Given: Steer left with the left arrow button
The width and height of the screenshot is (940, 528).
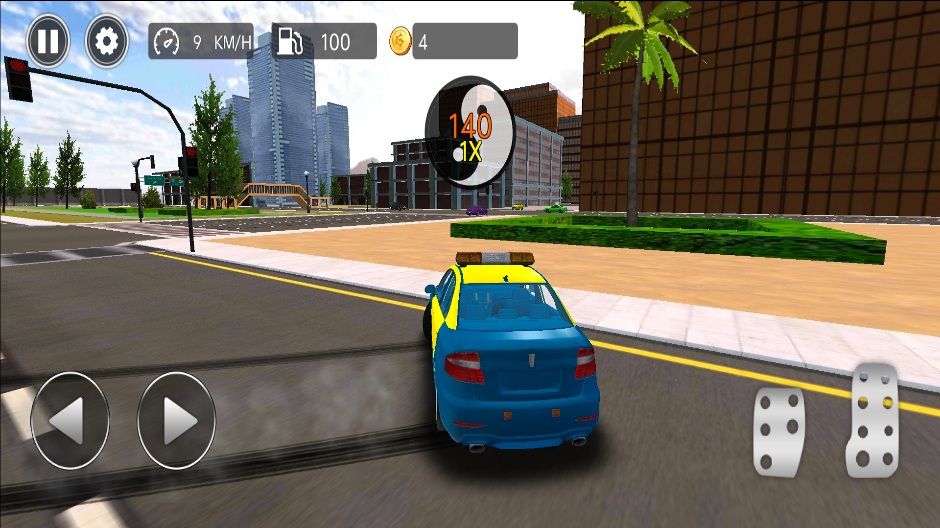Looking at the screenshot, I should pos(69,420).
